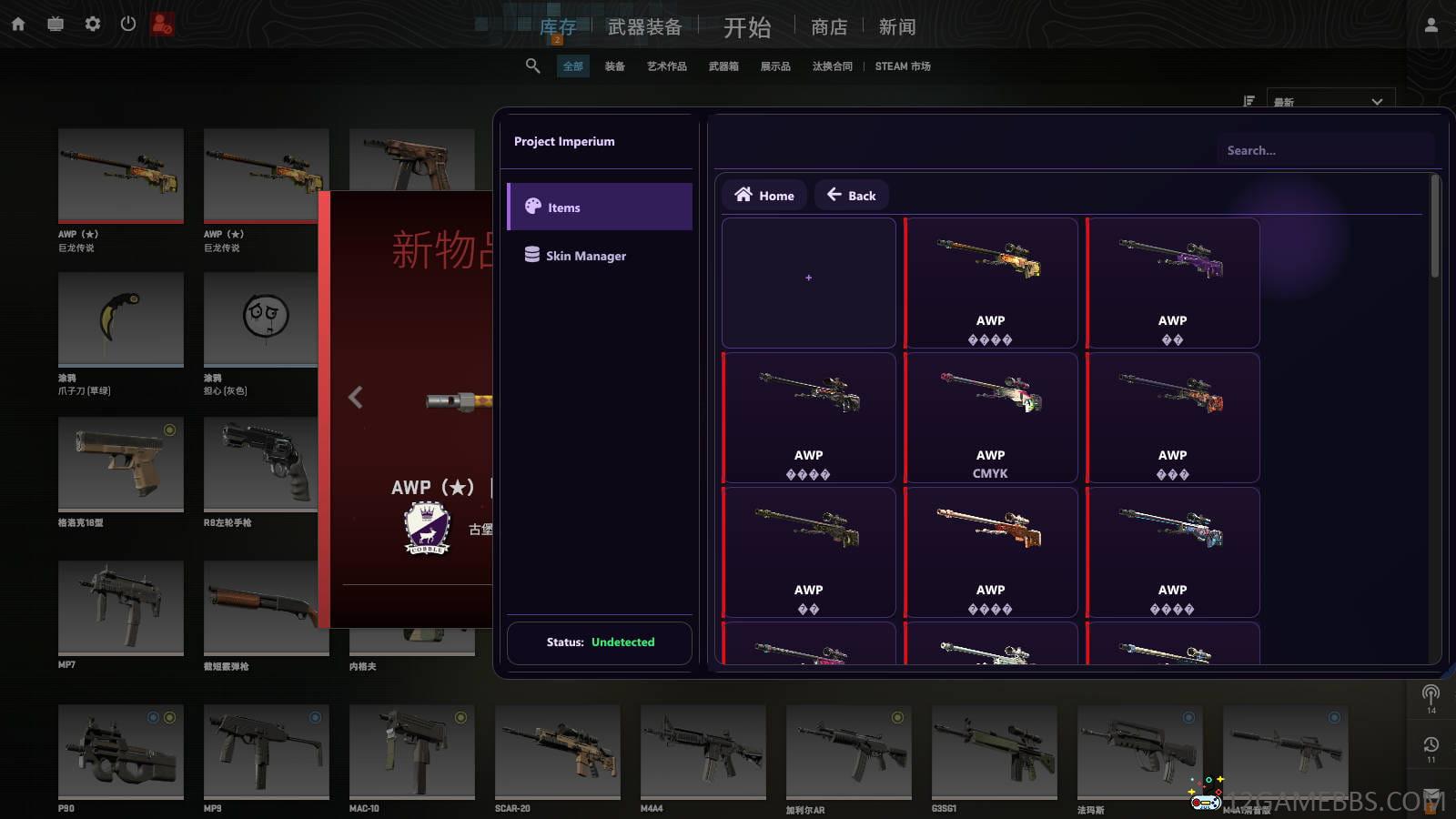1456x819 pixels.
Task: Go Back in the skin list
Action: tap(851, 196)
